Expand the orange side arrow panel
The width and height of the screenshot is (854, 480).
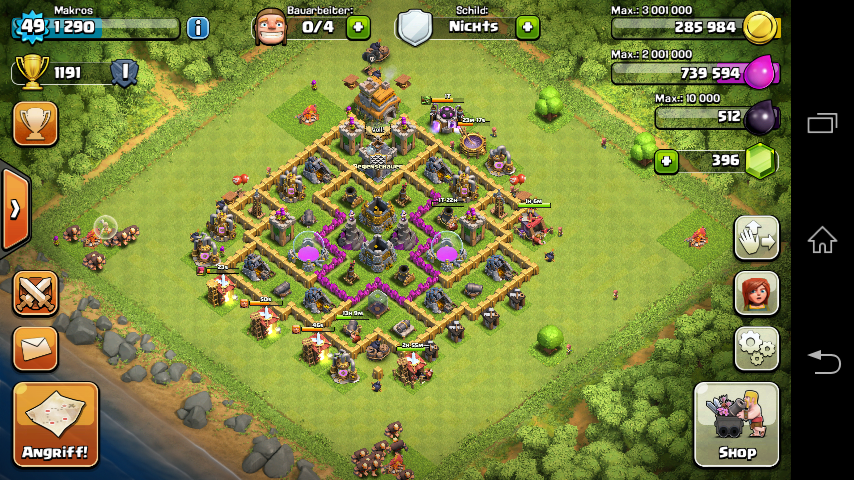point(14,209)
